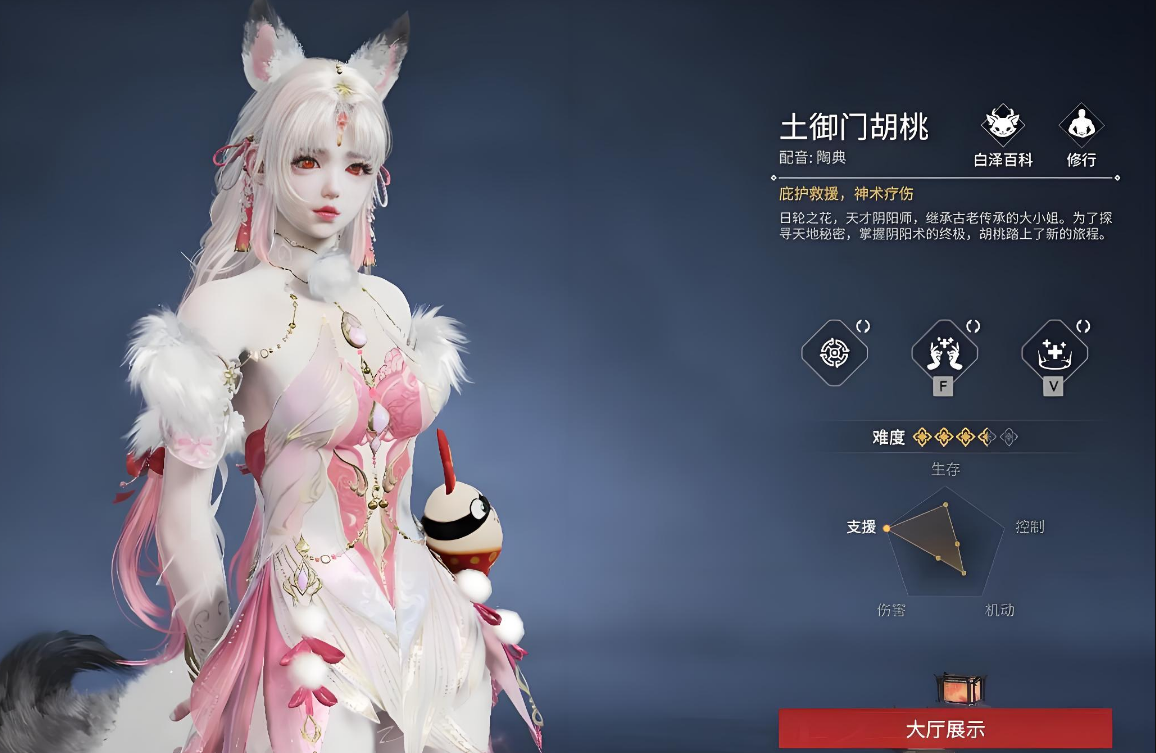Click the 大厅展示 lobby display button
1156x753 pixels.
click(x=945, y=729)
